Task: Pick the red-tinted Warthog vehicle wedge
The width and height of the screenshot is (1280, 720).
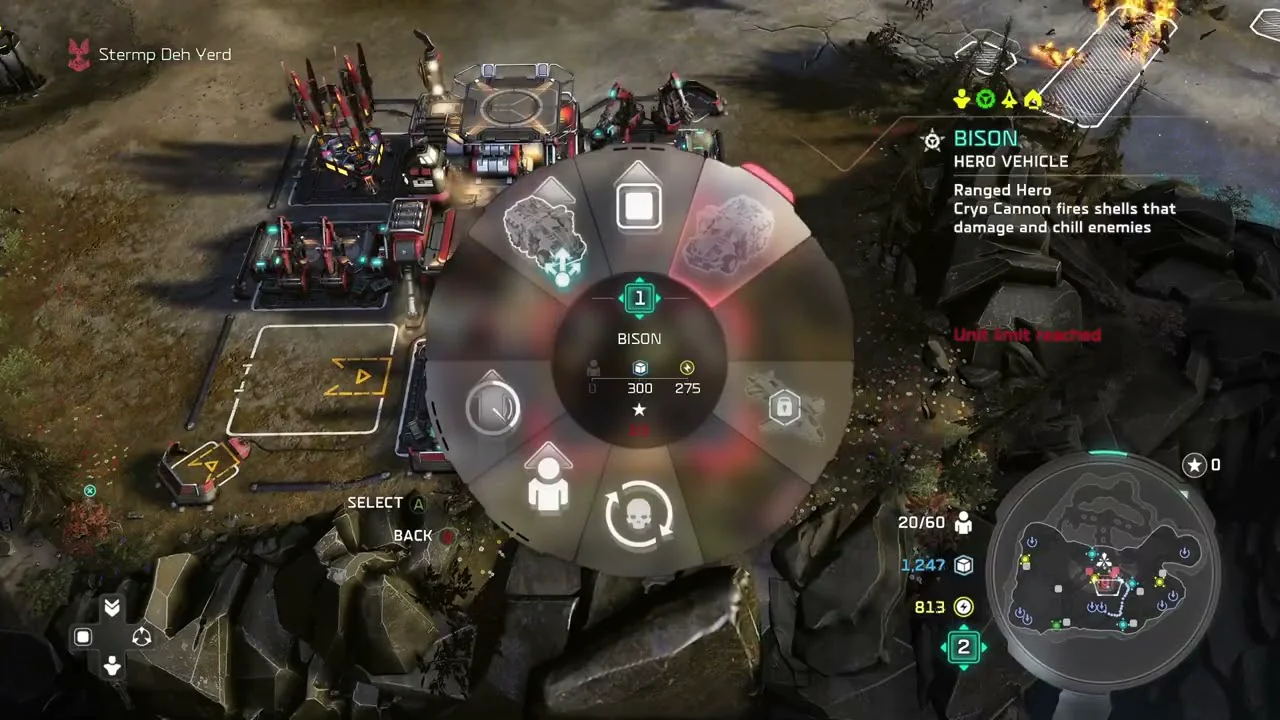Action: coord(736,236)
